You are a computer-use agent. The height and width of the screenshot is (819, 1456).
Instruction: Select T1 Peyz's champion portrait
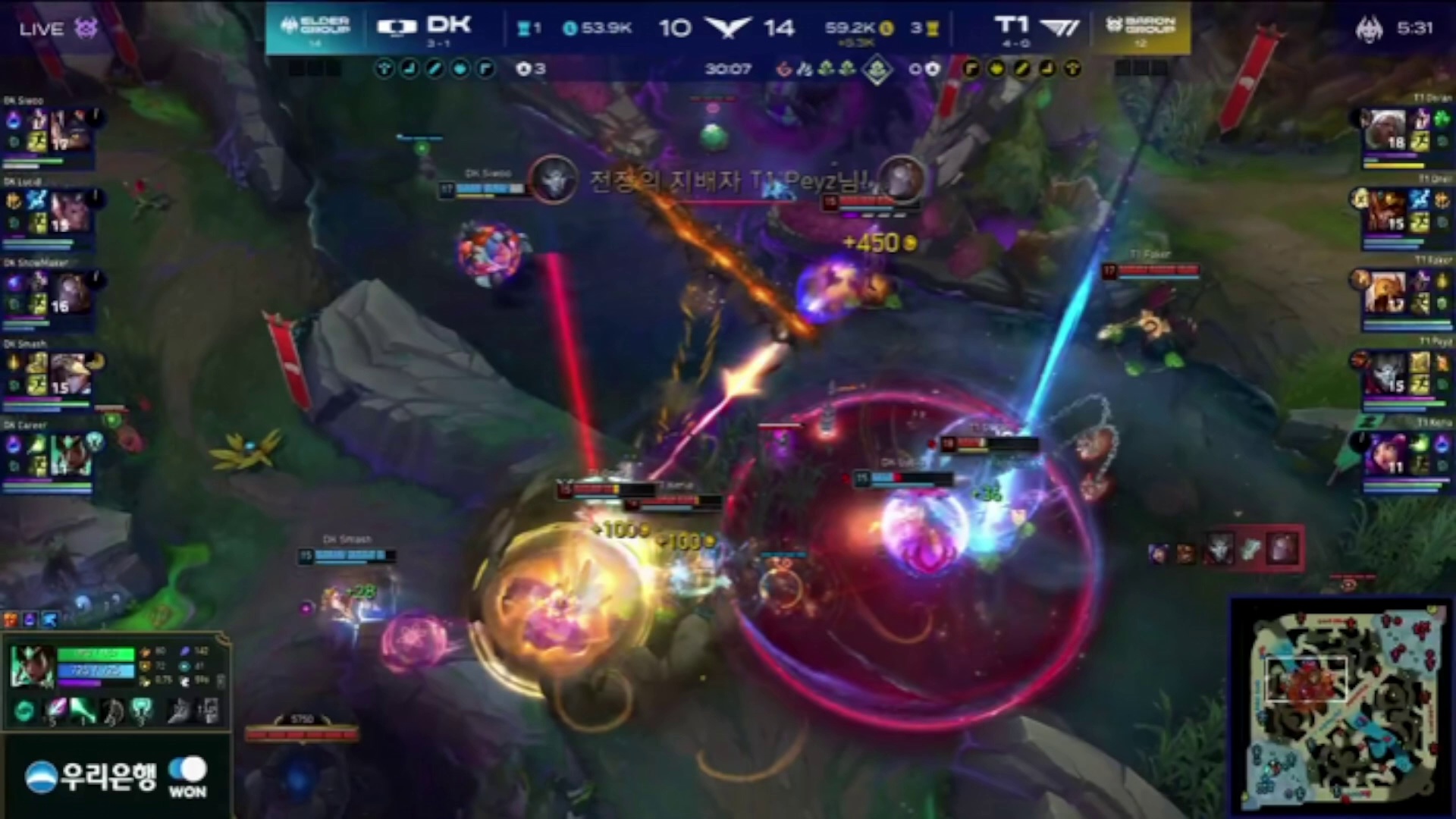click(x=1385, y=373)
